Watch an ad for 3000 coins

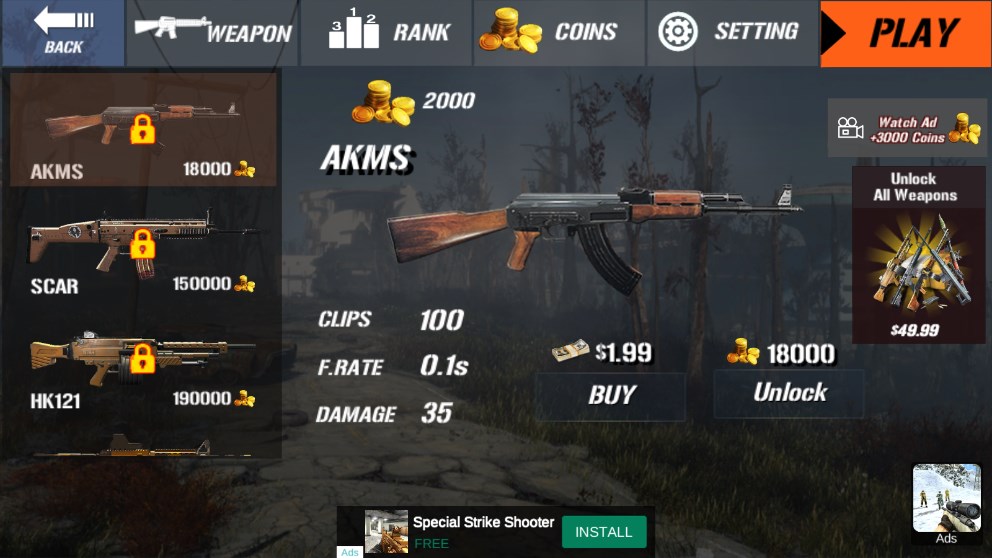point(907,128)
